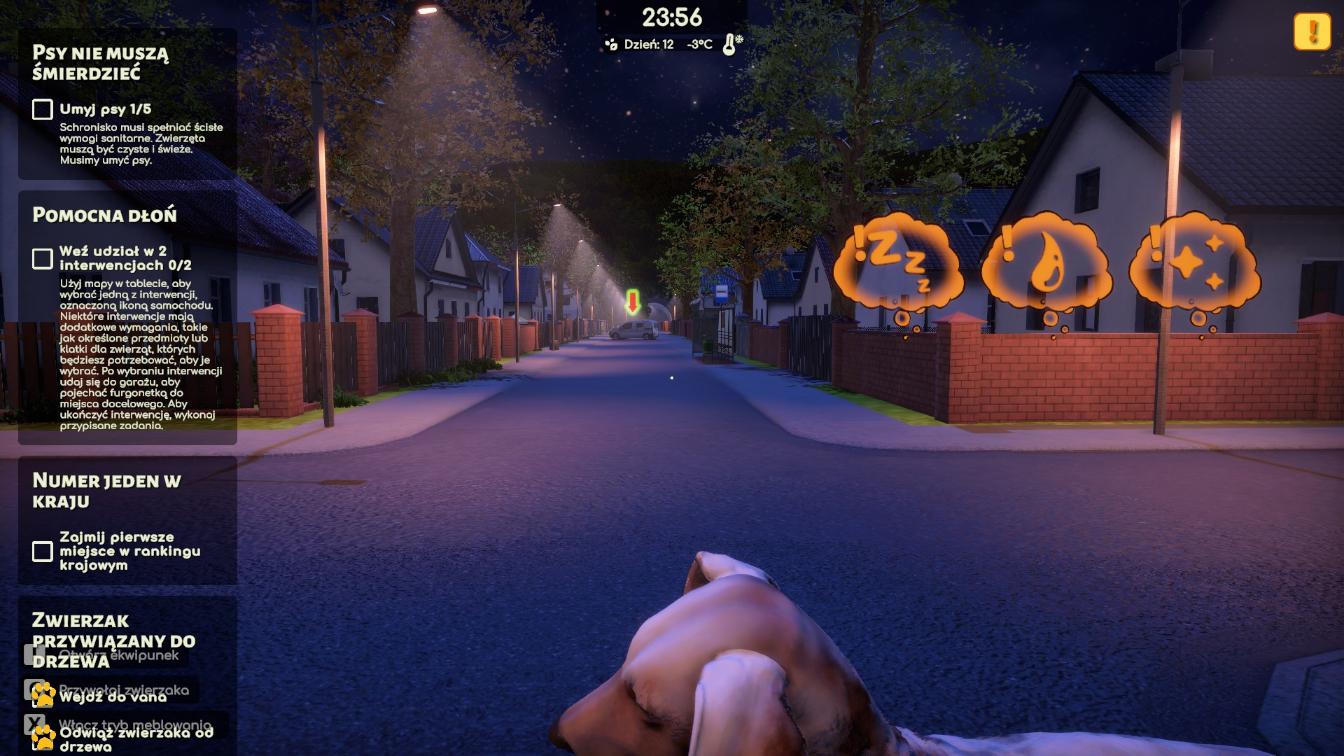Select the water drop thirst bubble
The height and width of the screenshot is (756, 1344).
click(x=1045, y=263)
